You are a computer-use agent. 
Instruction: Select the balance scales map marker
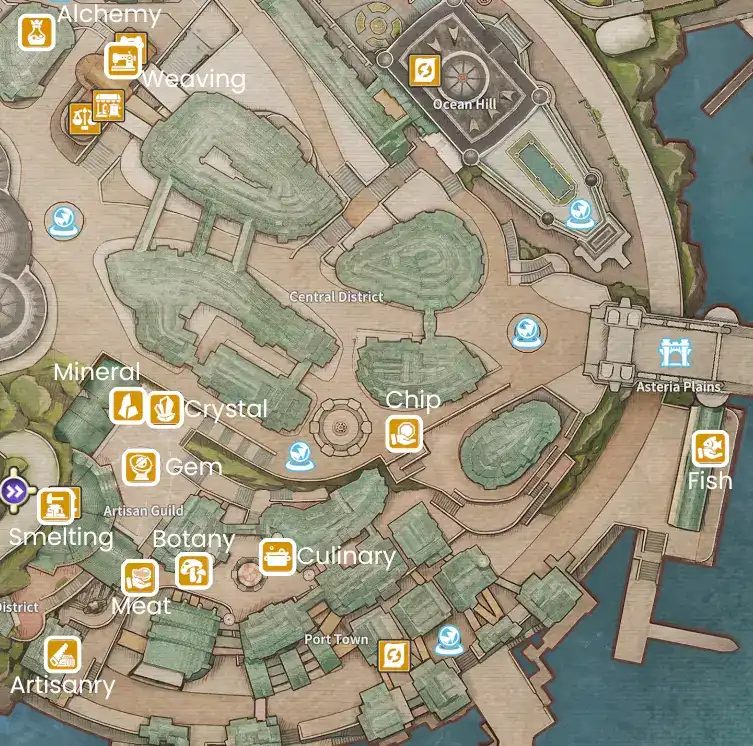[x=80, y=119]
